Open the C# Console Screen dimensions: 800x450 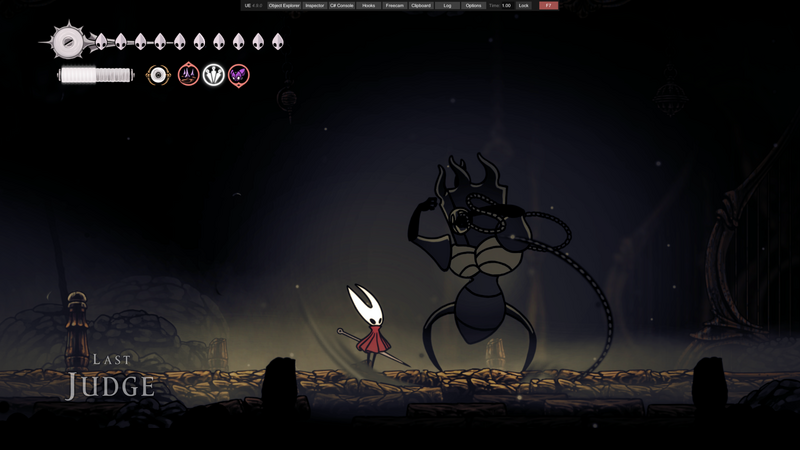pyautogui.click(x=342, y=6)
